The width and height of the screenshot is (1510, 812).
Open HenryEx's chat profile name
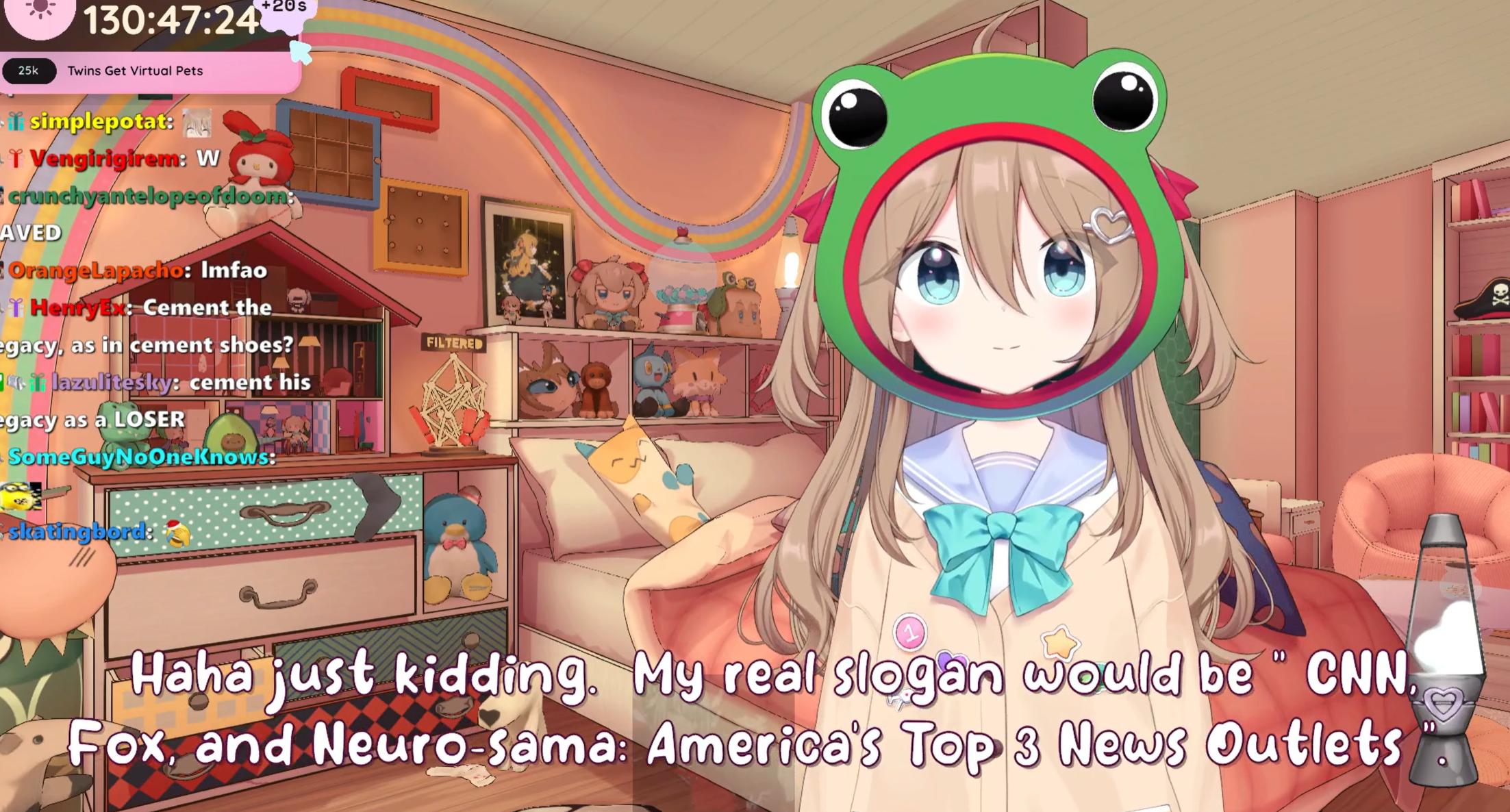[79, 308]
